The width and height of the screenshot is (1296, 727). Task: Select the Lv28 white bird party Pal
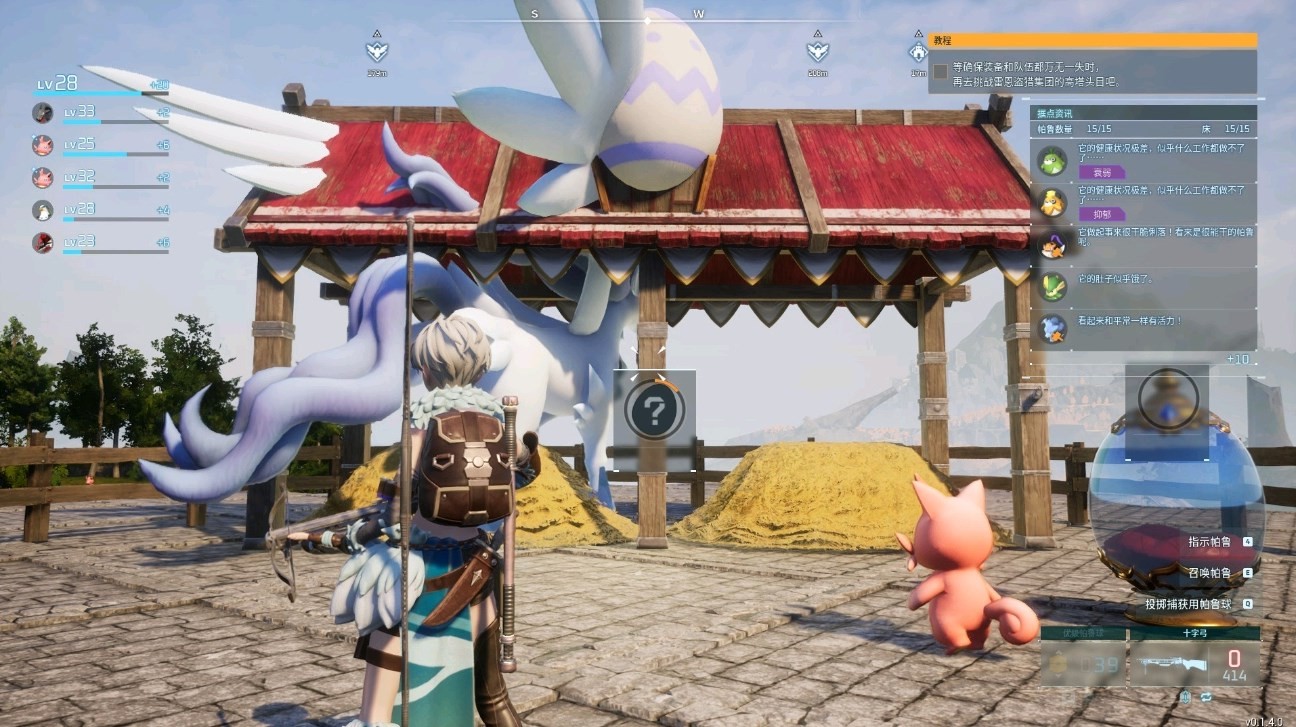43,210
